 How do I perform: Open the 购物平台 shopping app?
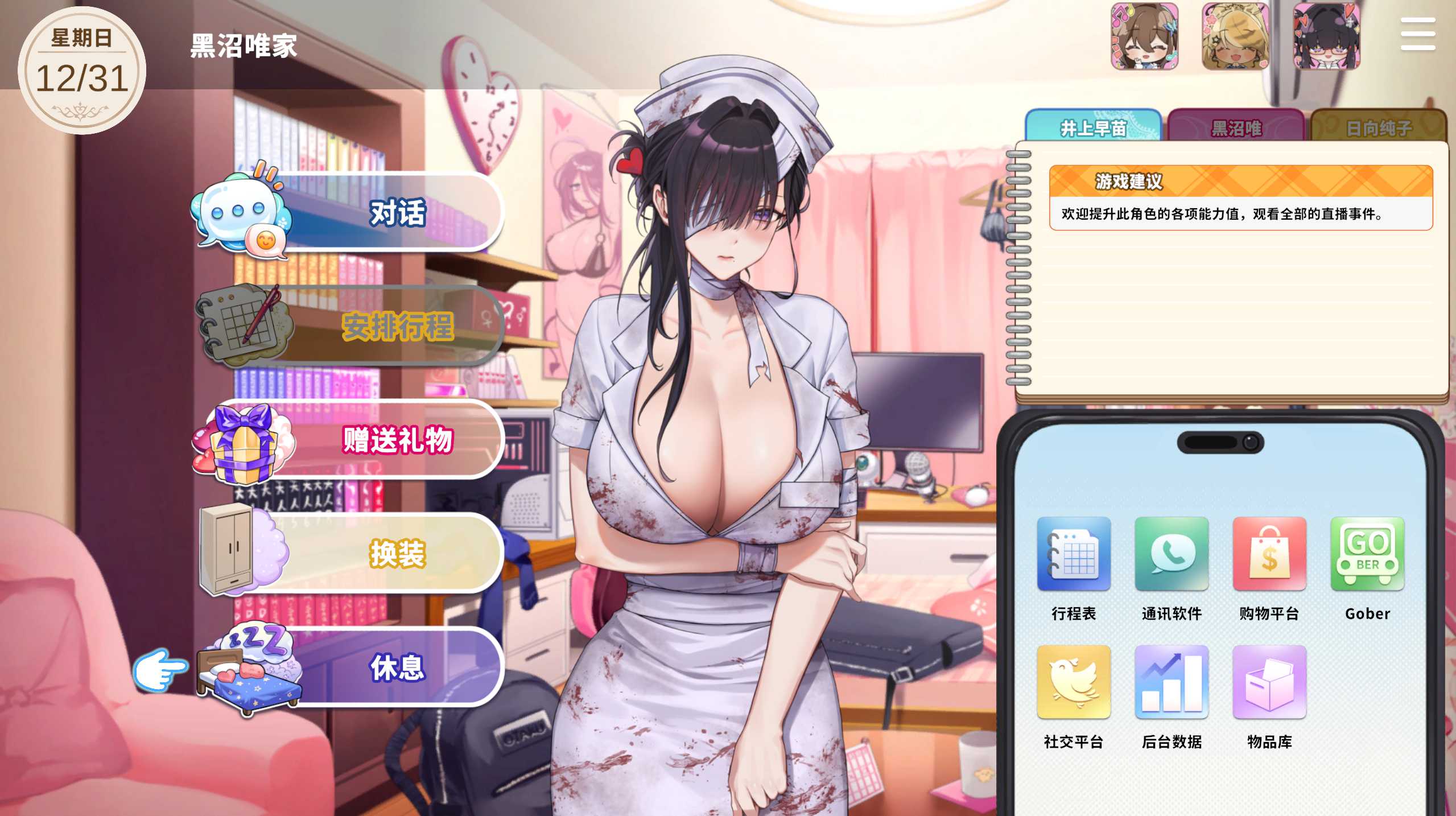coord(1269,554)
